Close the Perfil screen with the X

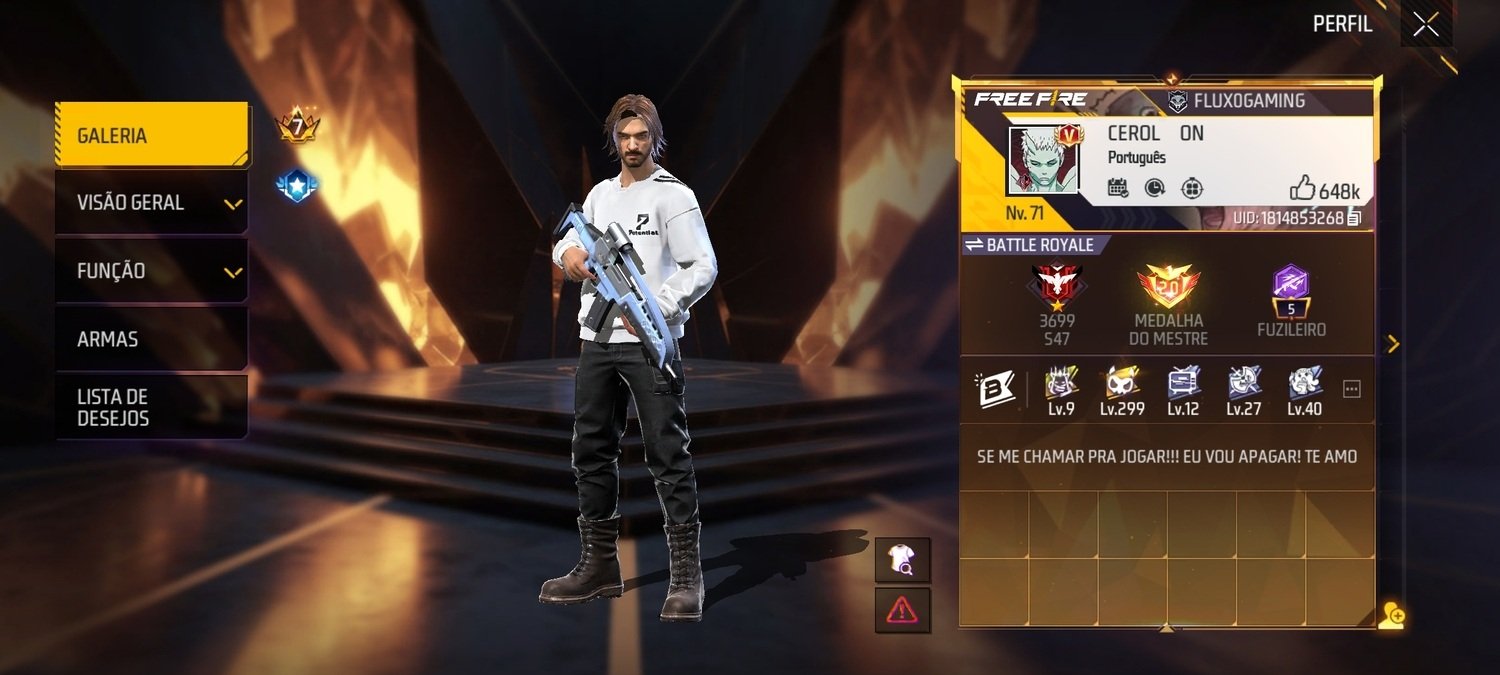[x=1426, y=25]
